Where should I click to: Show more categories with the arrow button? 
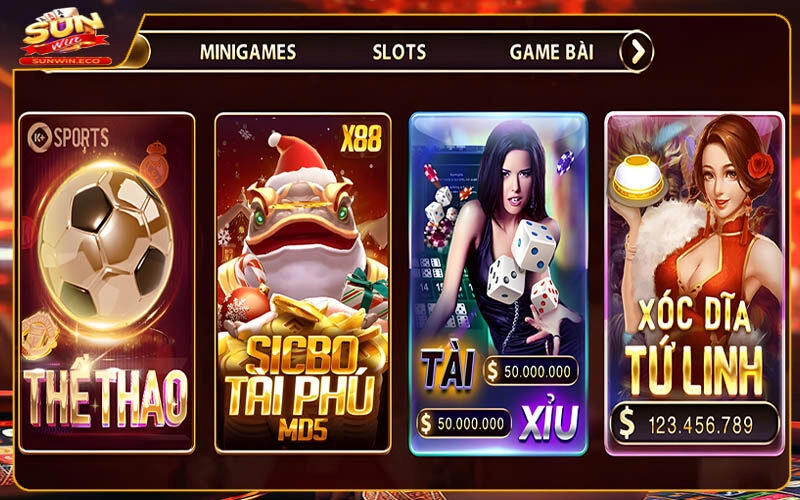636,51
